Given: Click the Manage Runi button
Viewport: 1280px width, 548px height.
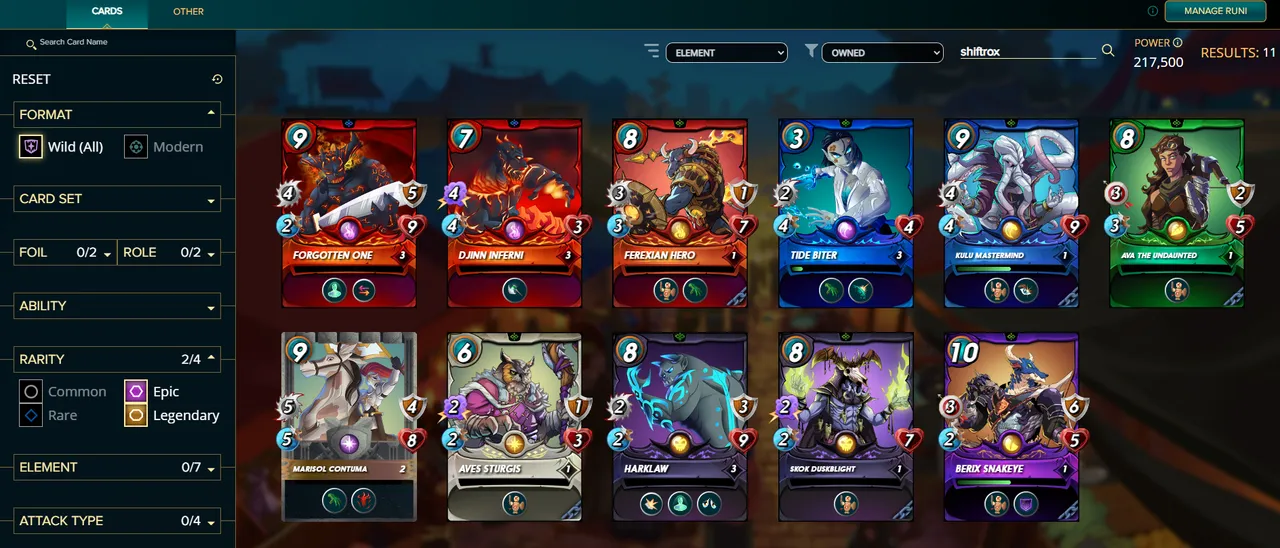Looking at the screenshot, I should (1214, 11).
